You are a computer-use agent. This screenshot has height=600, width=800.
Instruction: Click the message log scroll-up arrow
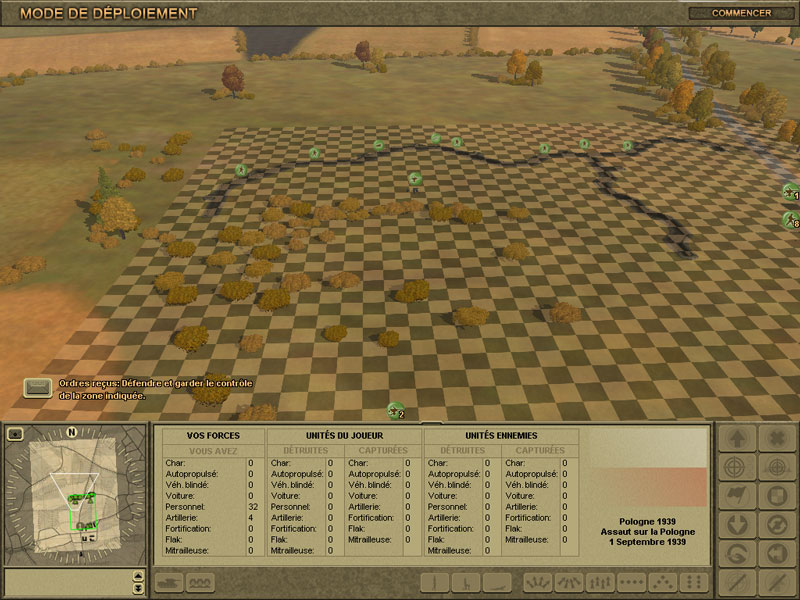click(x=138, y=576)
